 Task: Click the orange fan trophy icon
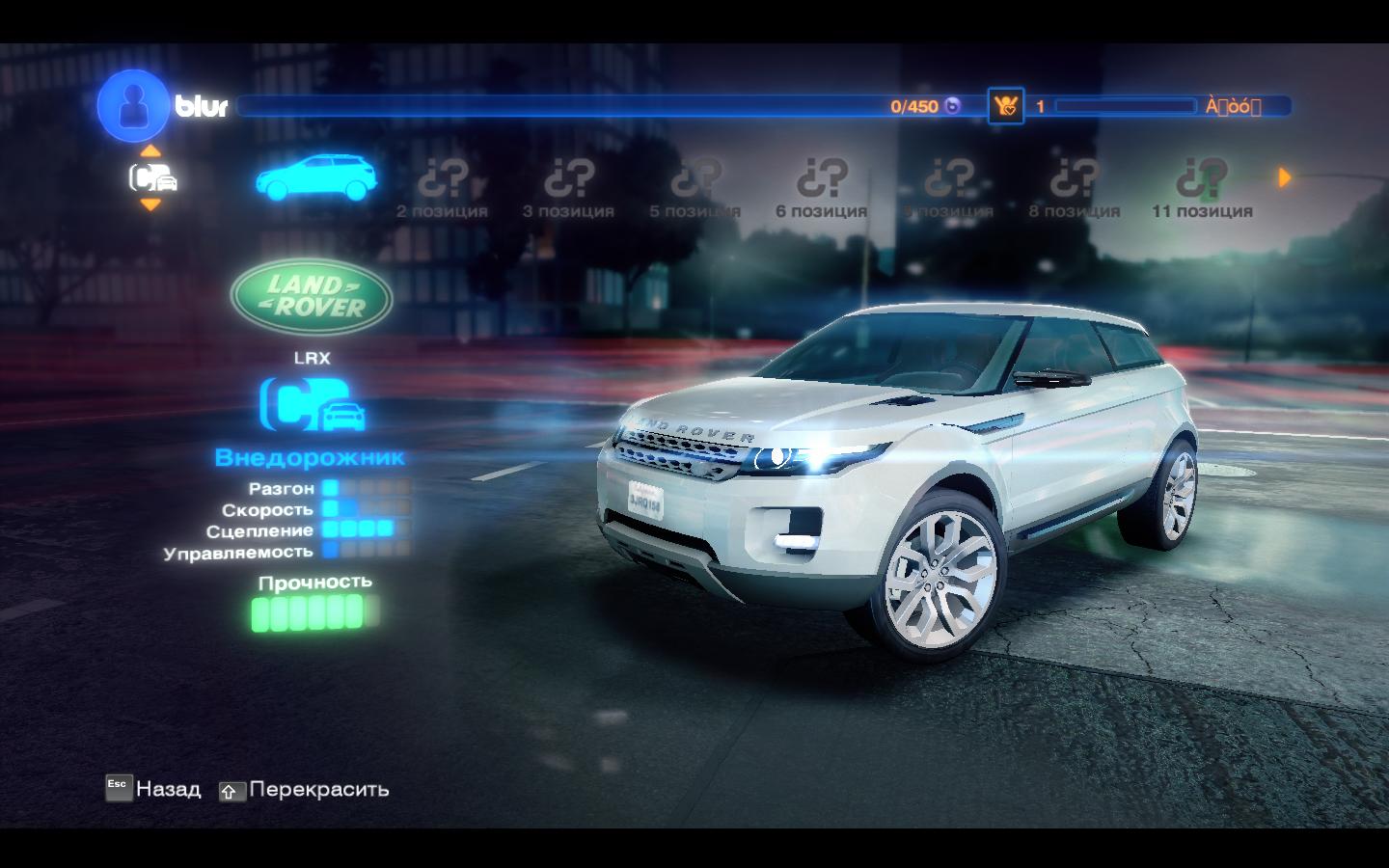tap(1005, 106)
